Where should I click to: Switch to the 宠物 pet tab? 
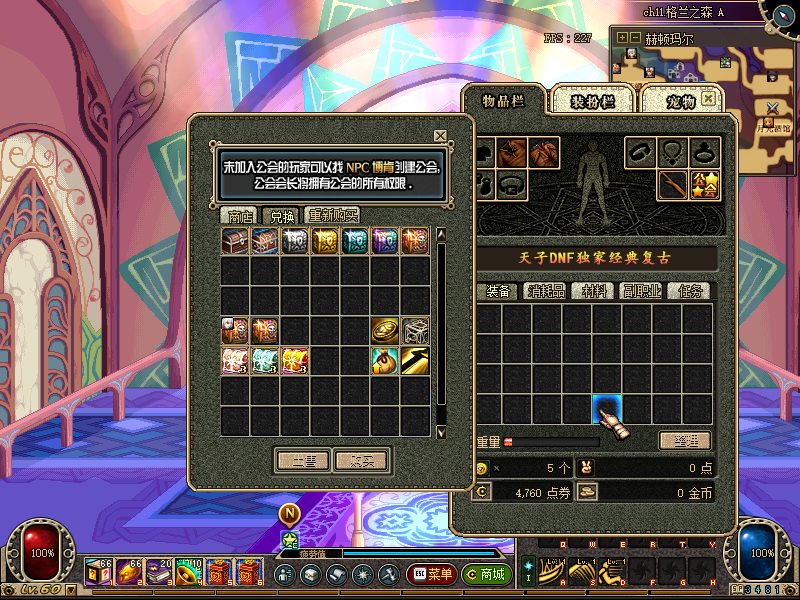[680, 101]
